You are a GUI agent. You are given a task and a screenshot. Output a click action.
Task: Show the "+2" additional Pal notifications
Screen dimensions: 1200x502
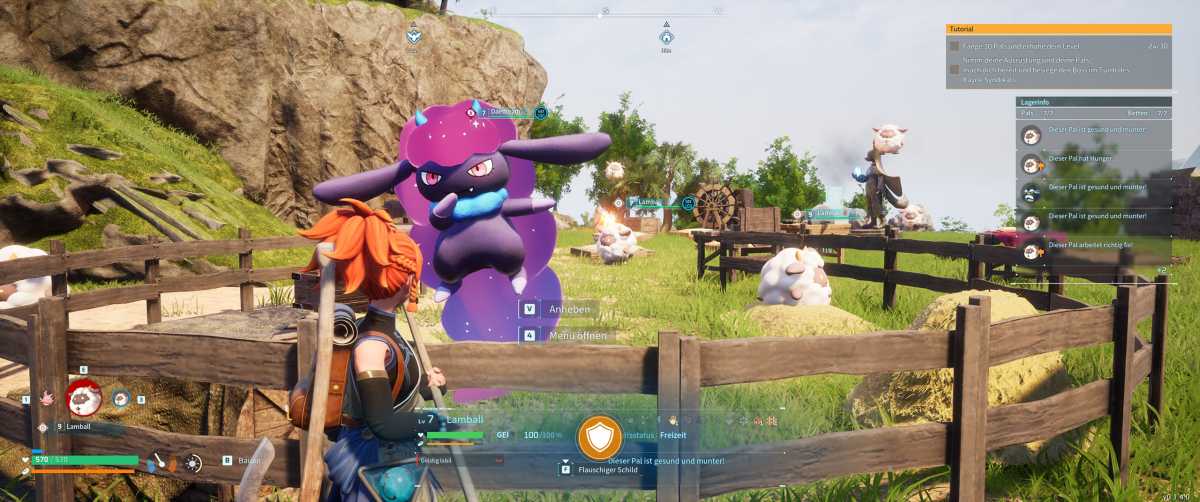(x=1161, y=270)
